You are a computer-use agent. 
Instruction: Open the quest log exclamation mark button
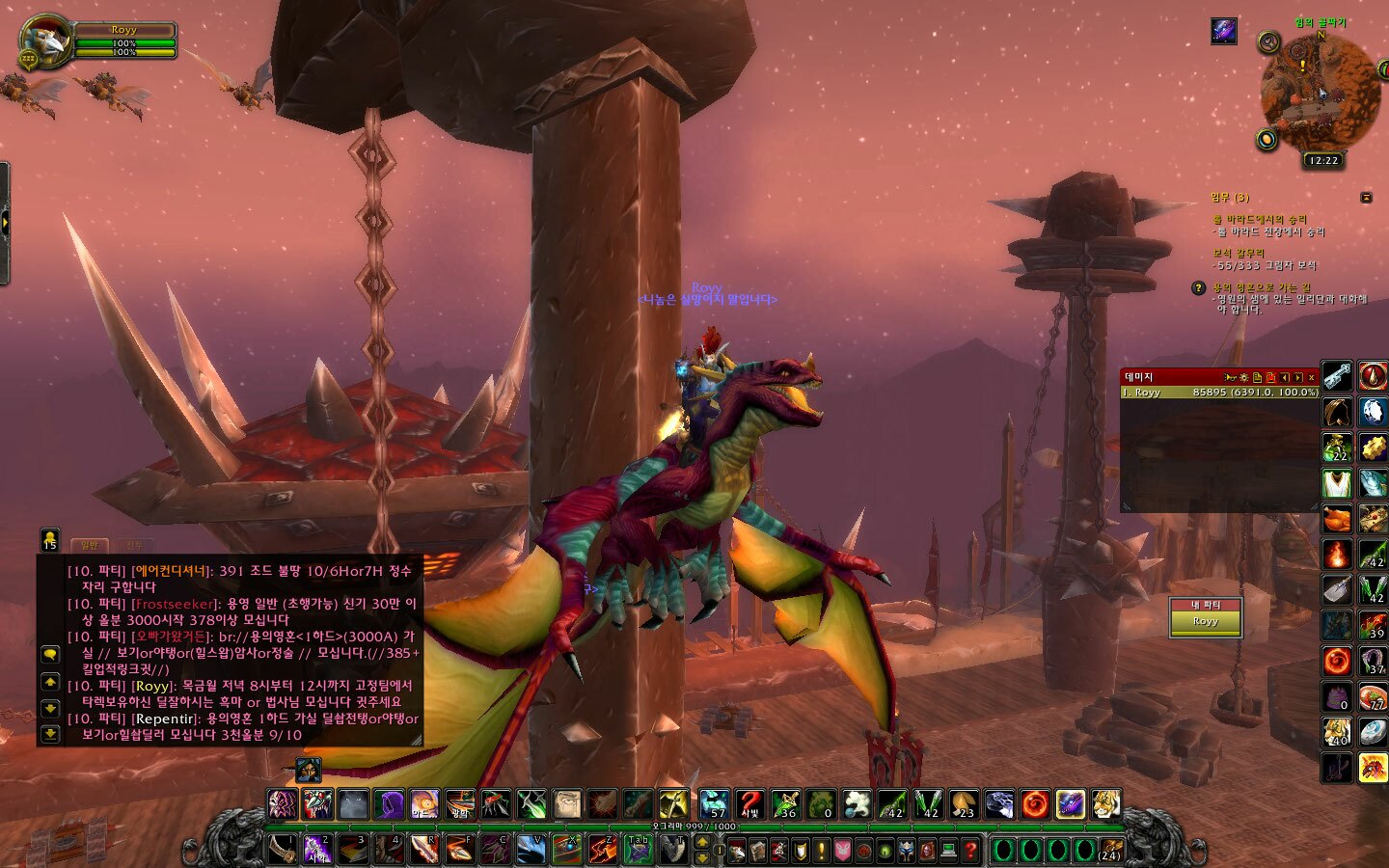(x=822, y=851)
